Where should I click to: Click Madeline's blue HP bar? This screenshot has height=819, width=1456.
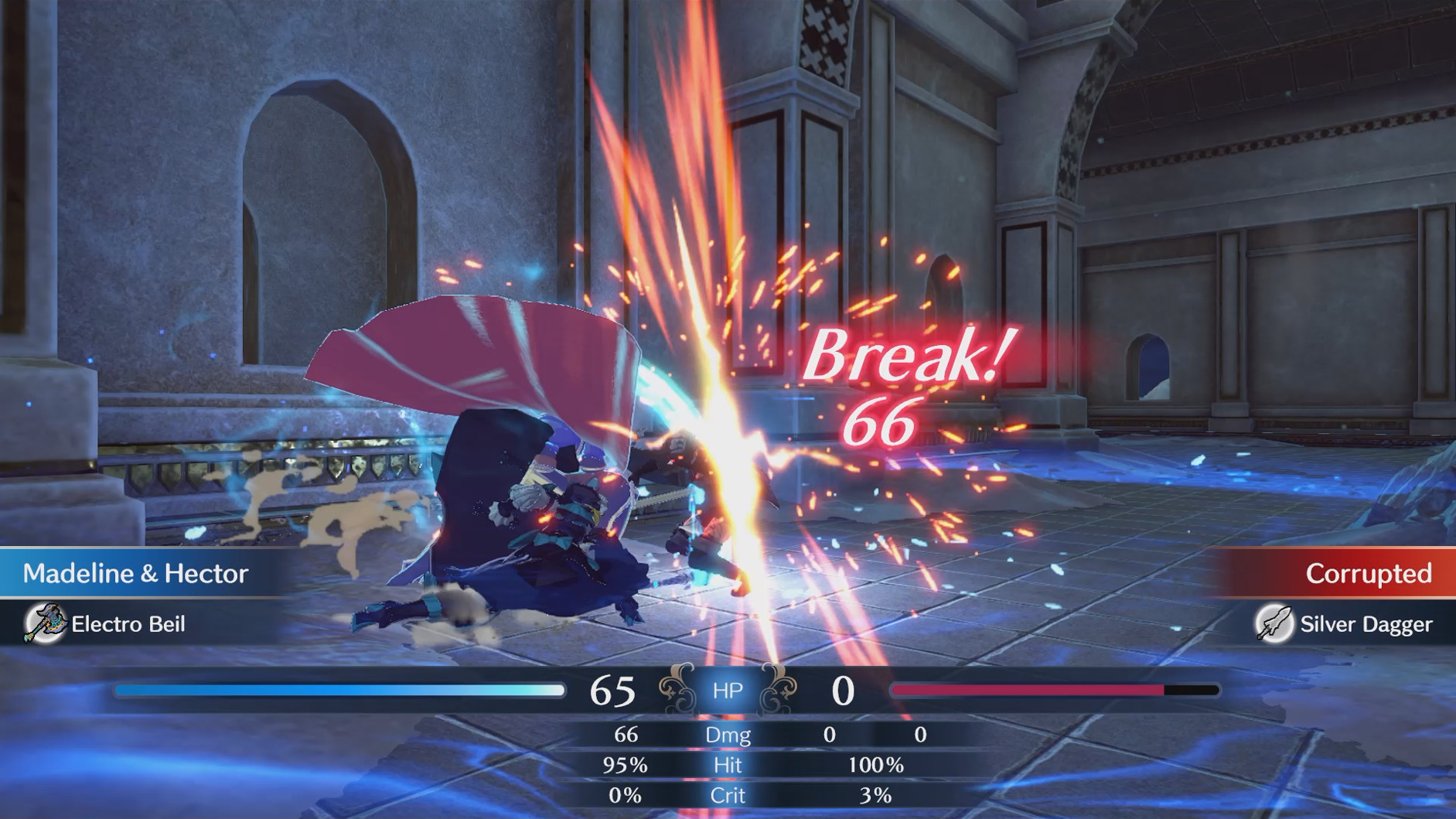coord(338,691)
